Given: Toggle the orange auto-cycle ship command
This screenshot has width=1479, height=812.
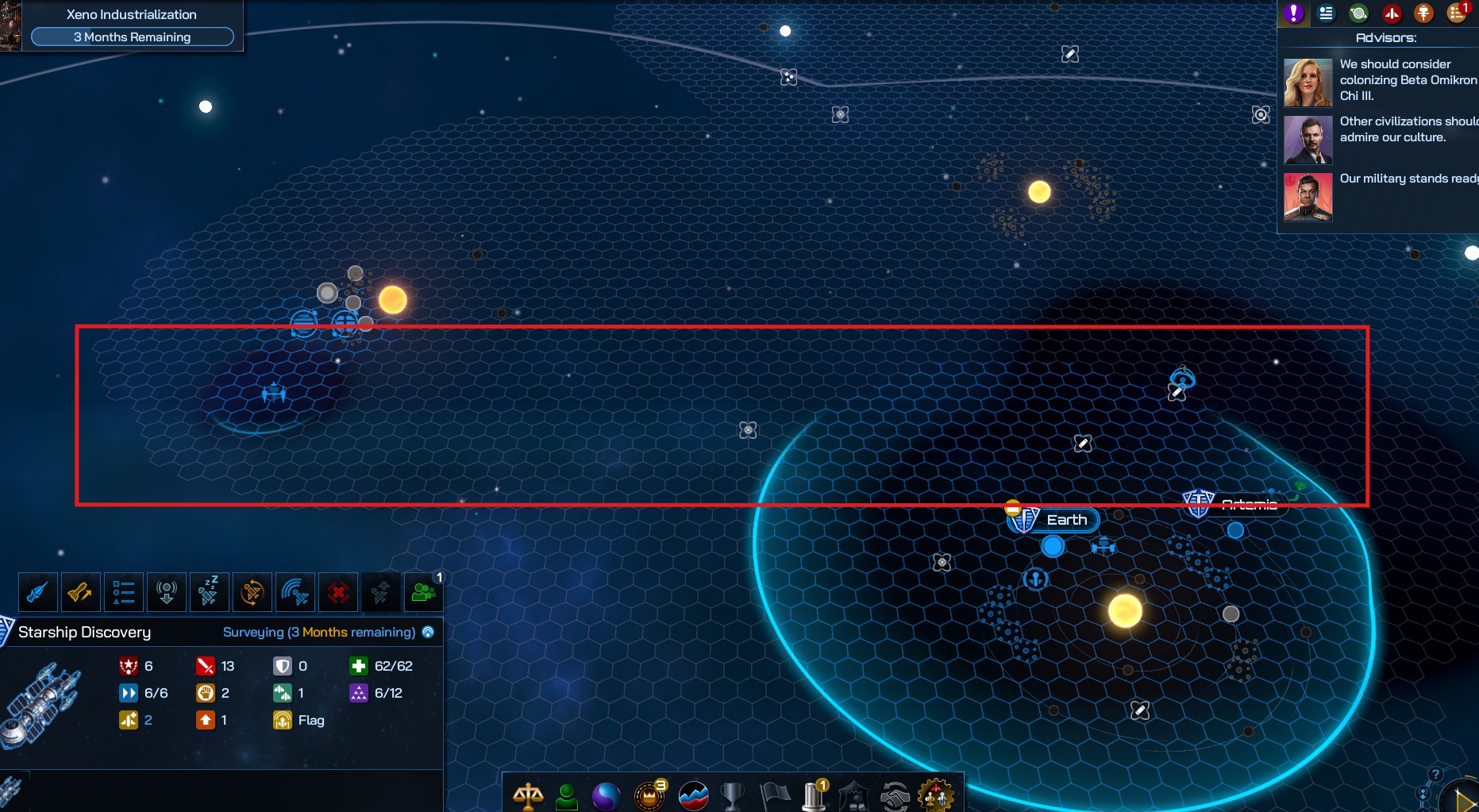Looking at the screenshot, I should pyautogui.click(x=252, y=592).
